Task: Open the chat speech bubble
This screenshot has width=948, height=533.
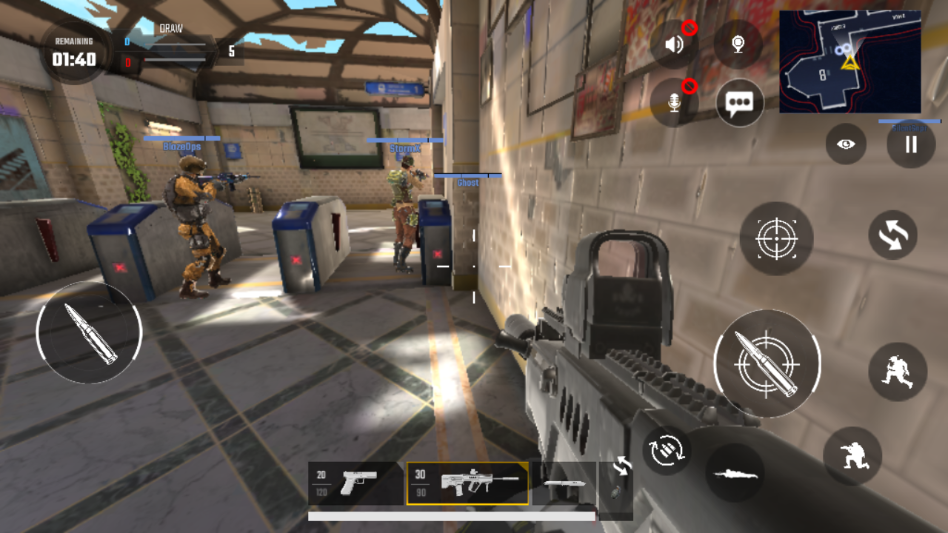Action: coord(740,102)
